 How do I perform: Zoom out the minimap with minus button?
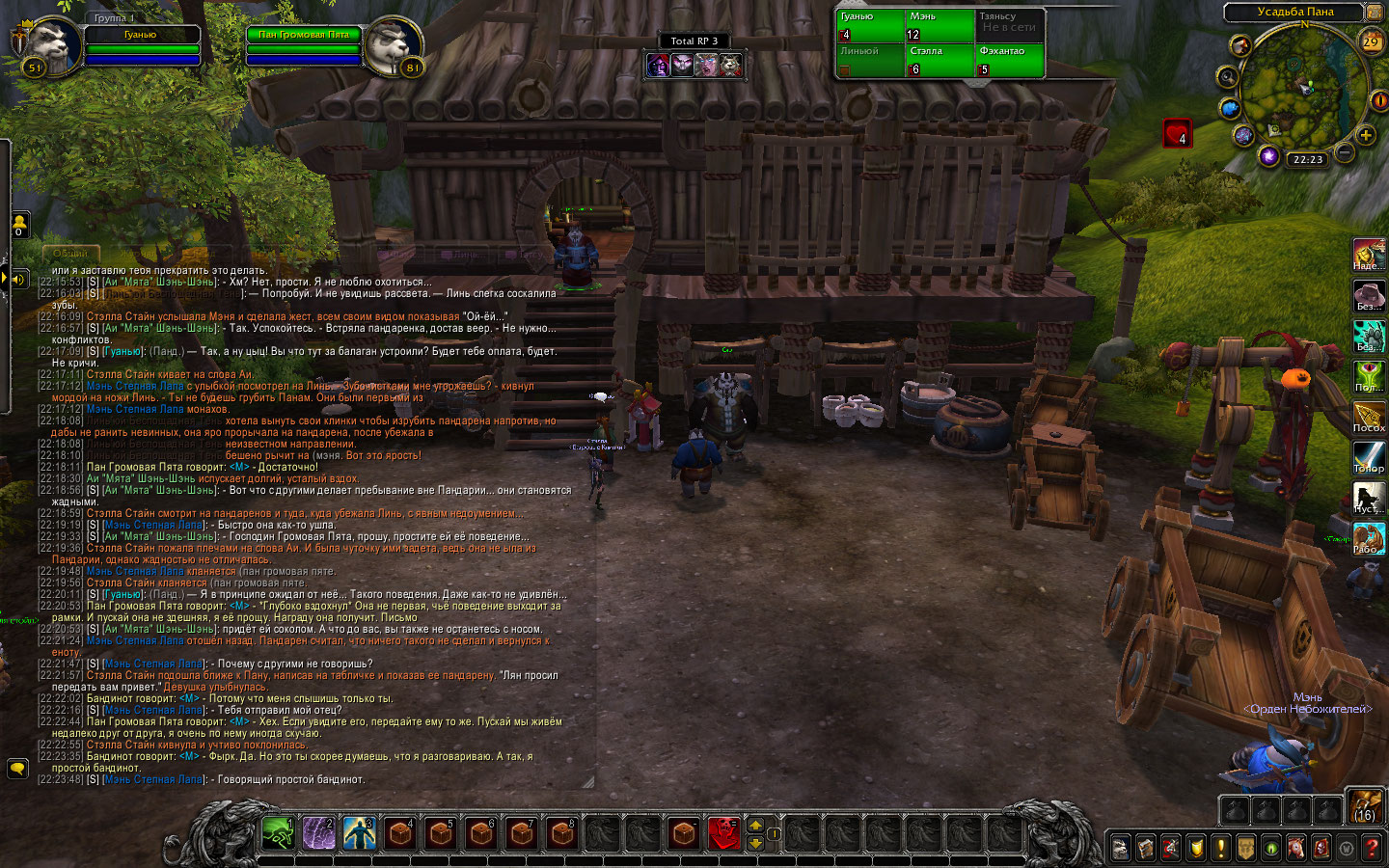click(x=1345, y=151)
